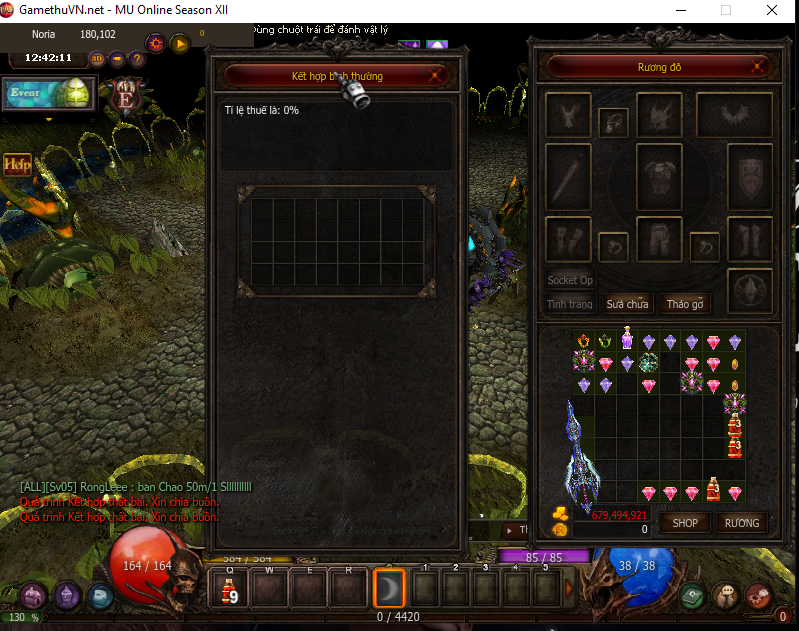Click the yellow Help button
Screen dimensions: 799x631
(x=17, y=164)
